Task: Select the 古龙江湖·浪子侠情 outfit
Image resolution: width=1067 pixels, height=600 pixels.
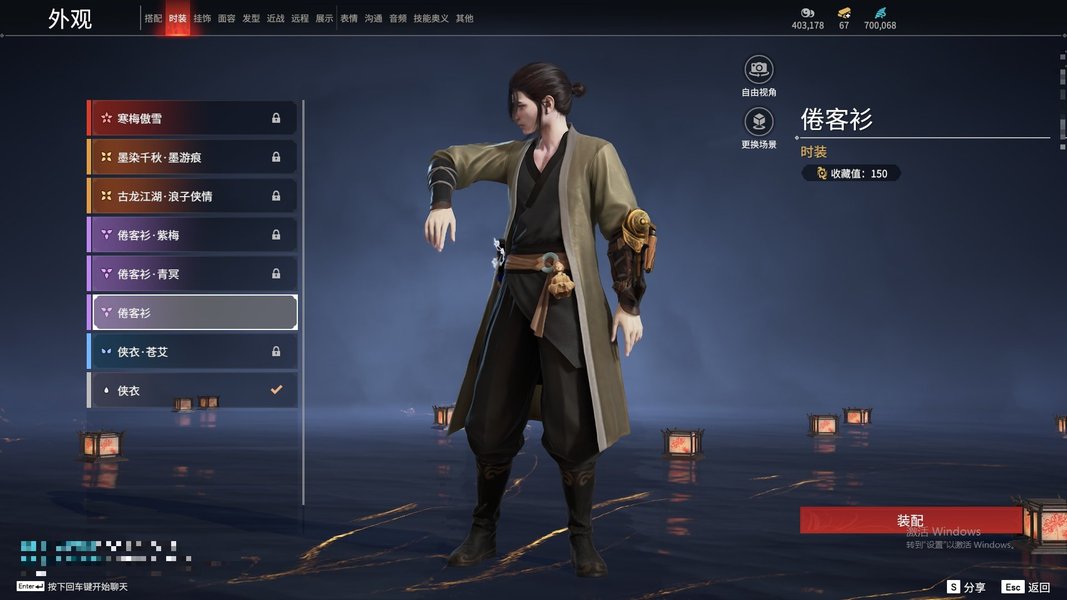Action: [192, 196]
